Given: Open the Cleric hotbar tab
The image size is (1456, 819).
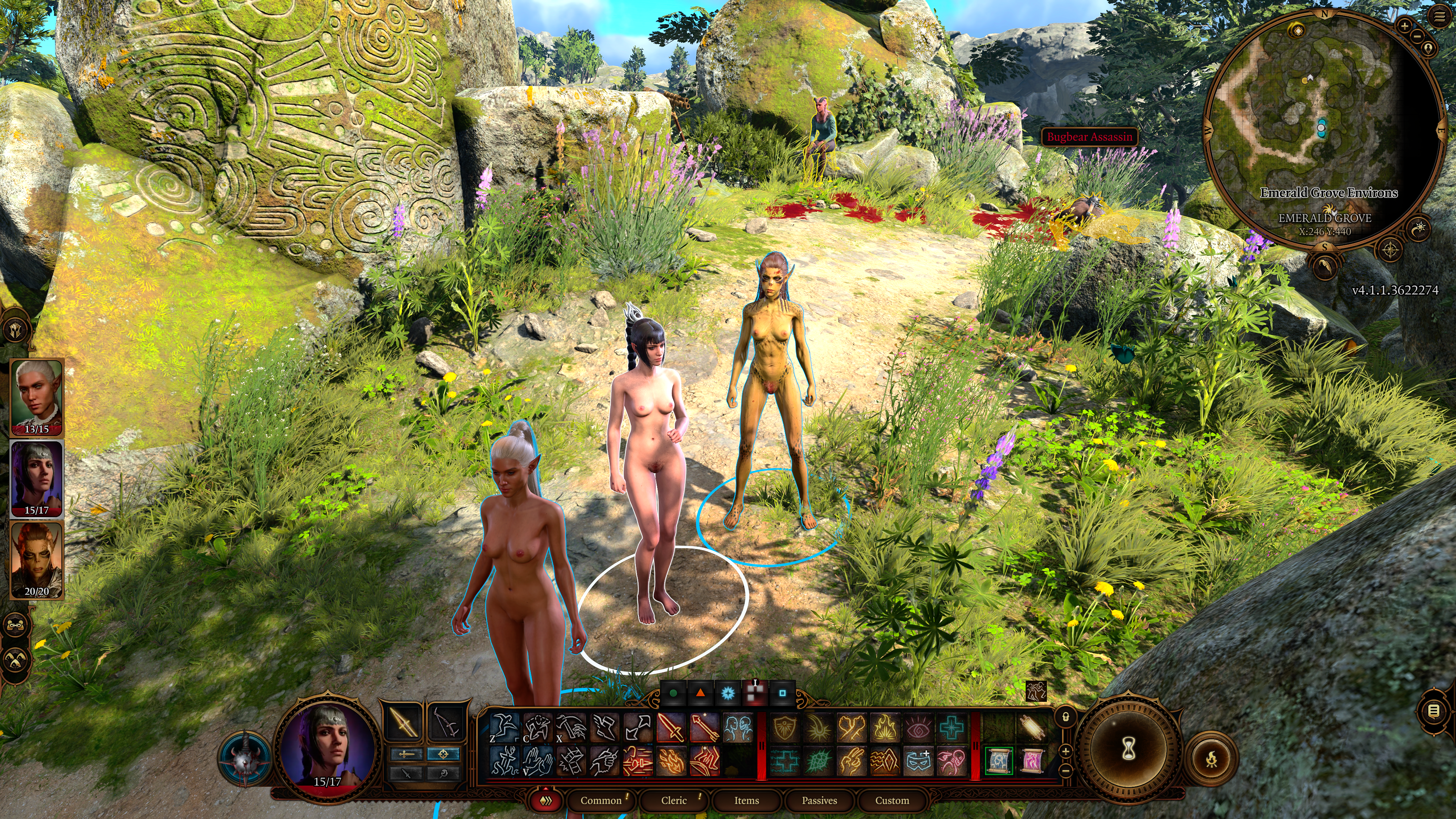Looking at the screenshot, I should 674,800.
